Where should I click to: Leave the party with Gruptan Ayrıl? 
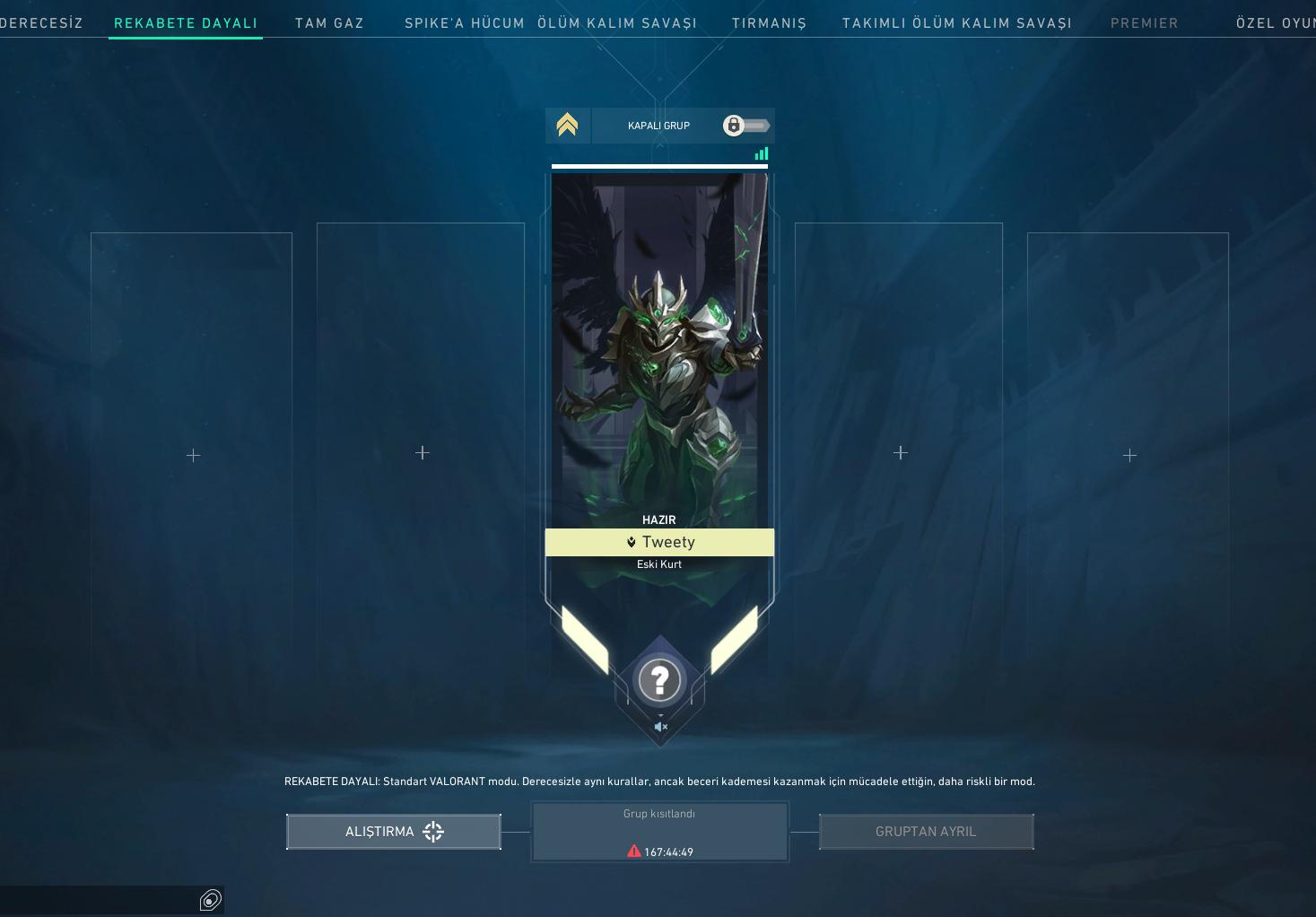(926, 832)
